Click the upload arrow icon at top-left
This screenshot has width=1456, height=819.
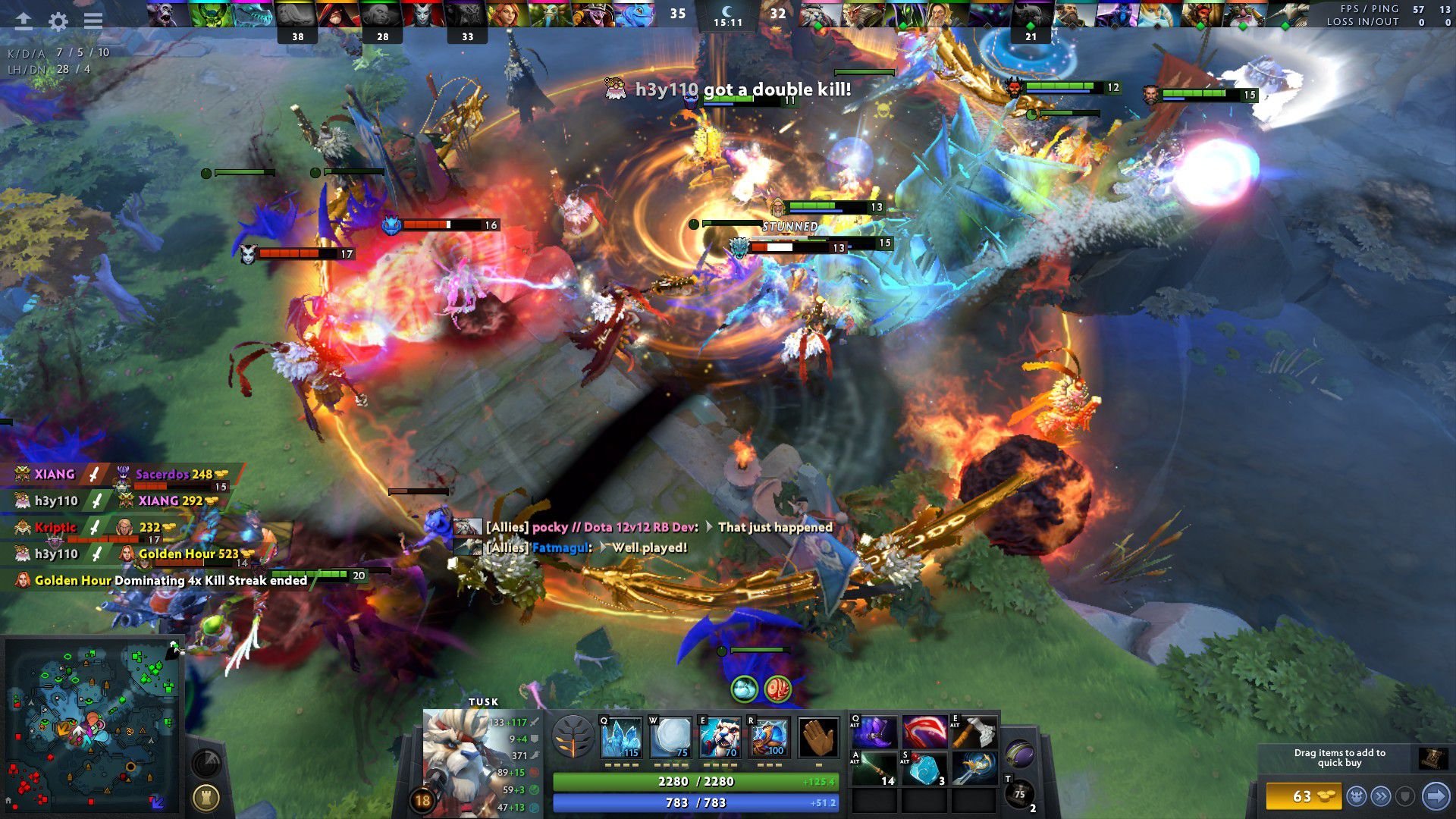[x=24, y=20]
